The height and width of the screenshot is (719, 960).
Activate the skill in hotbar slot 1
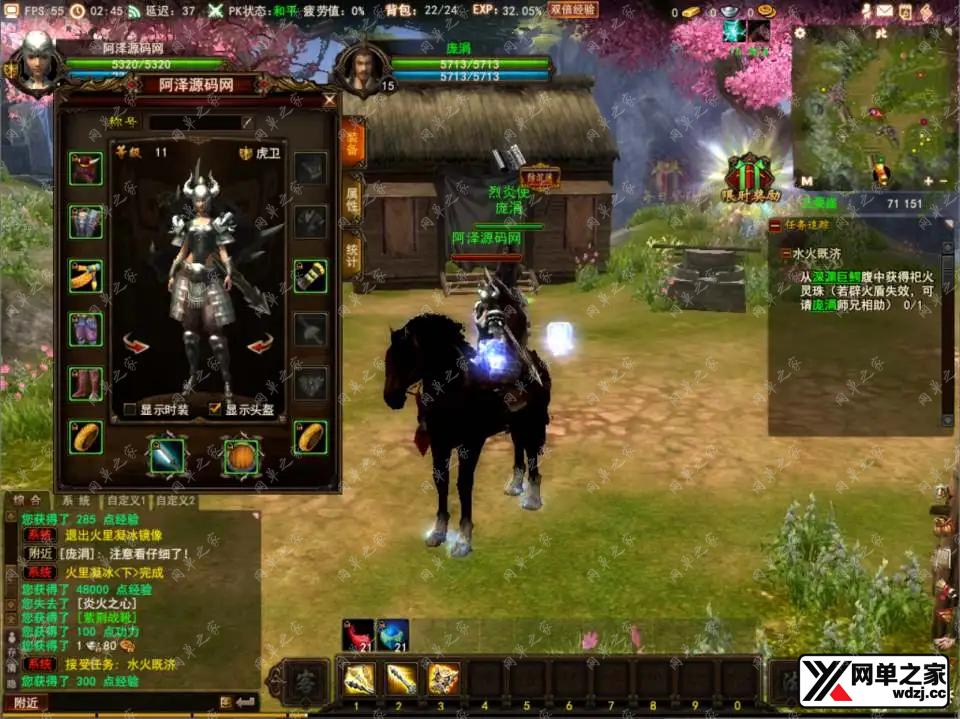point(359,679)
